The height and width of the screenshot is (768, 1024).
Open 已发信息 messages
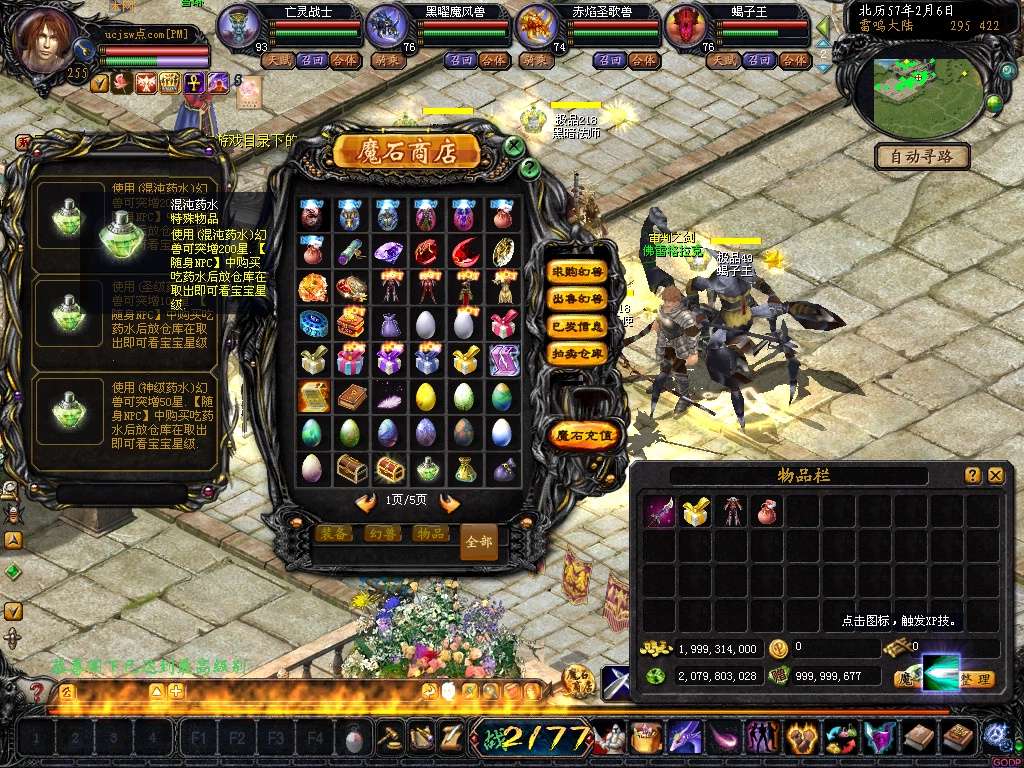(x=577, y=326)
